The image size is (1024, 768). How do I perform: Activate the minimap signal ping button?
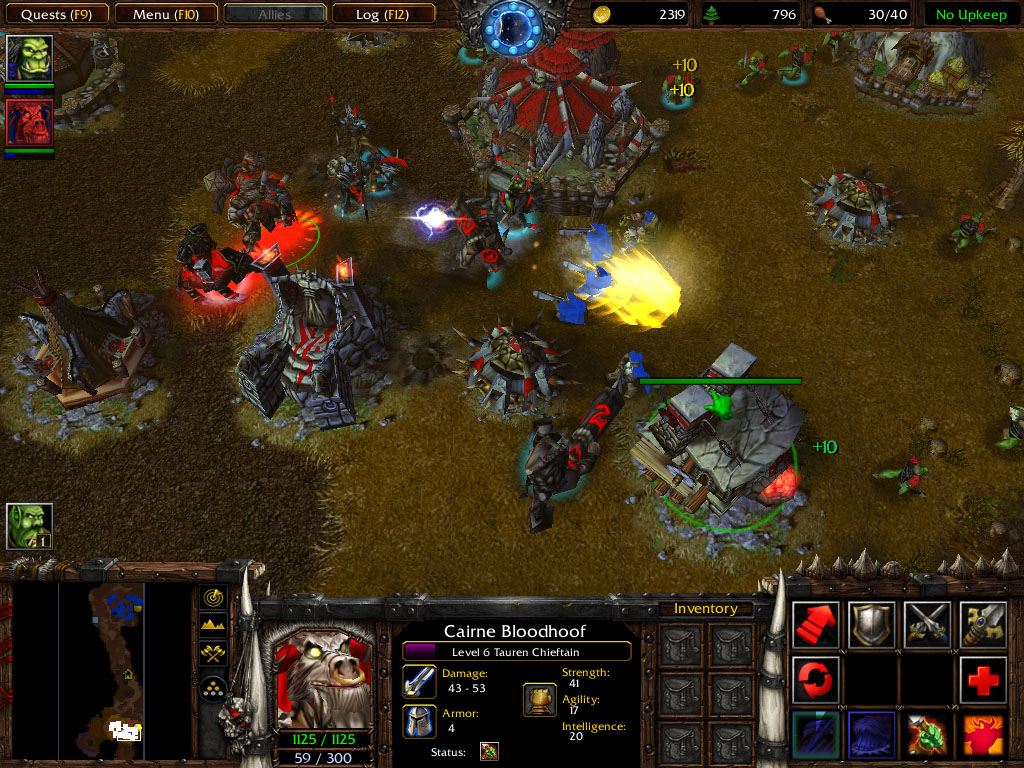(x=214, y=598)
